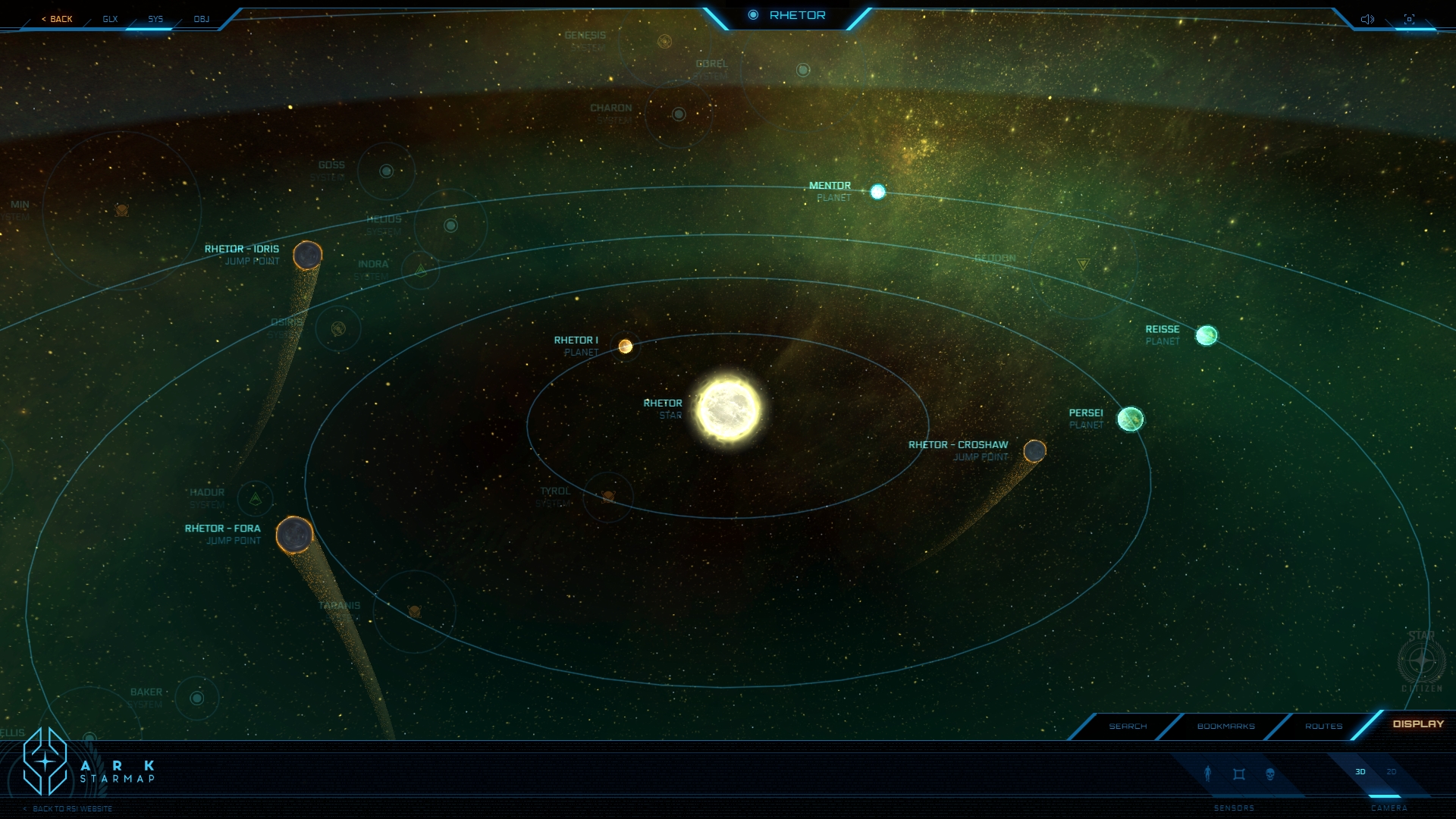Image resolution: width=1456 pixels, height=819 pixels.
Task: Open the Routes tab
Action: click(x=1323, y=726)
